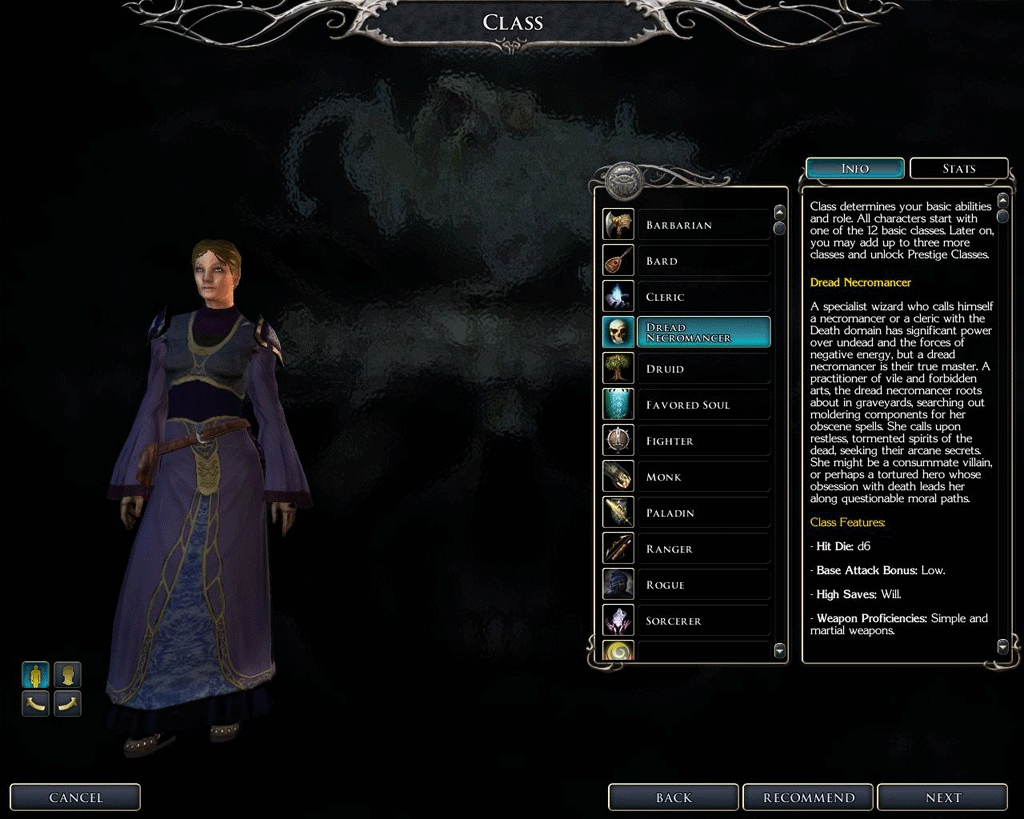Image resolution: width=1024 pixels, height=819 pixels.
Task: Proceed with the Next button
Action: 942,797
